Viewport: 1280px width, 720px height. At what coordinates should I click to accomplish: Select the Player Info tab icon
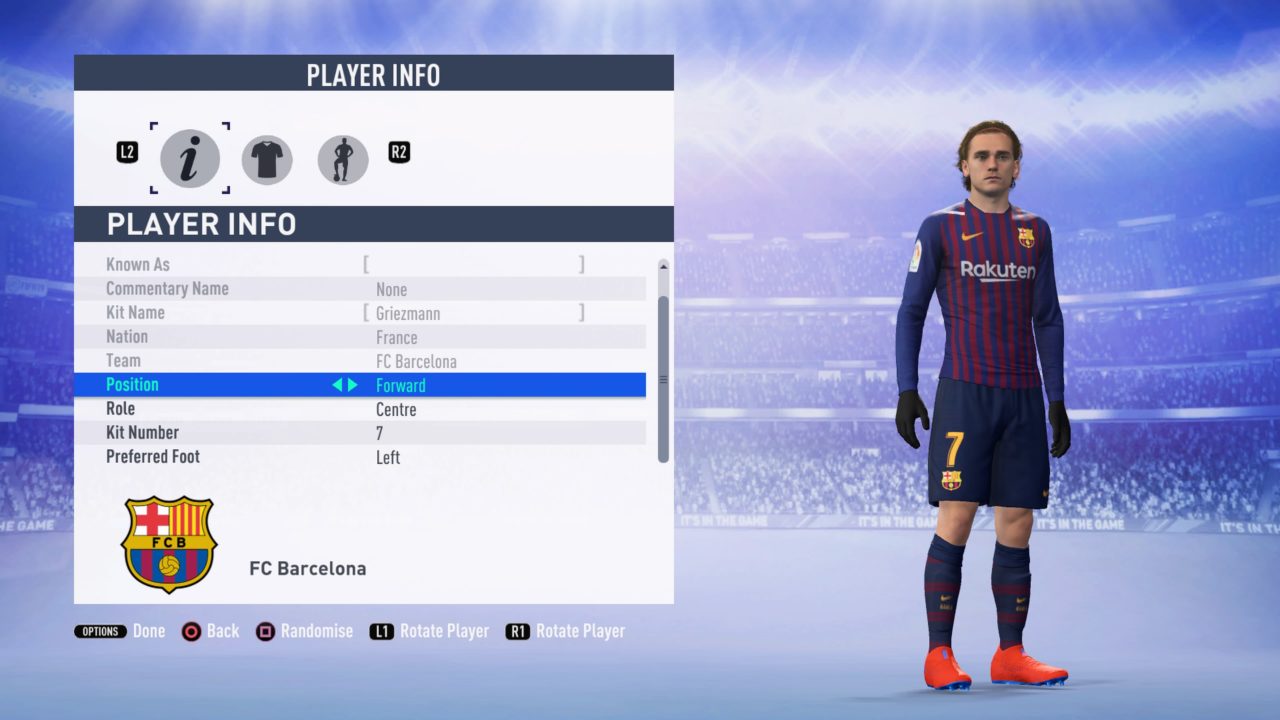[190, 159]
